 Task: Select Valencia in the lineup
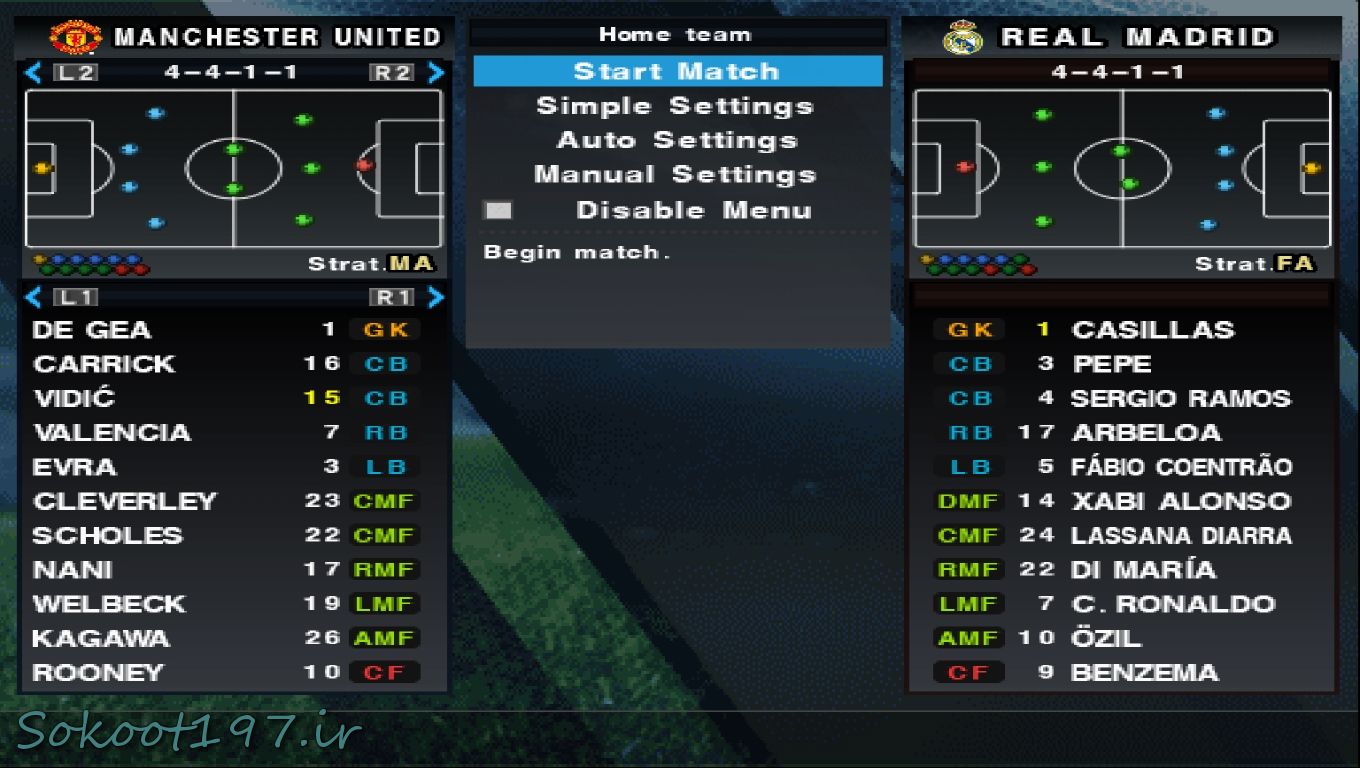pyautogui.click(x=112, y=433)
